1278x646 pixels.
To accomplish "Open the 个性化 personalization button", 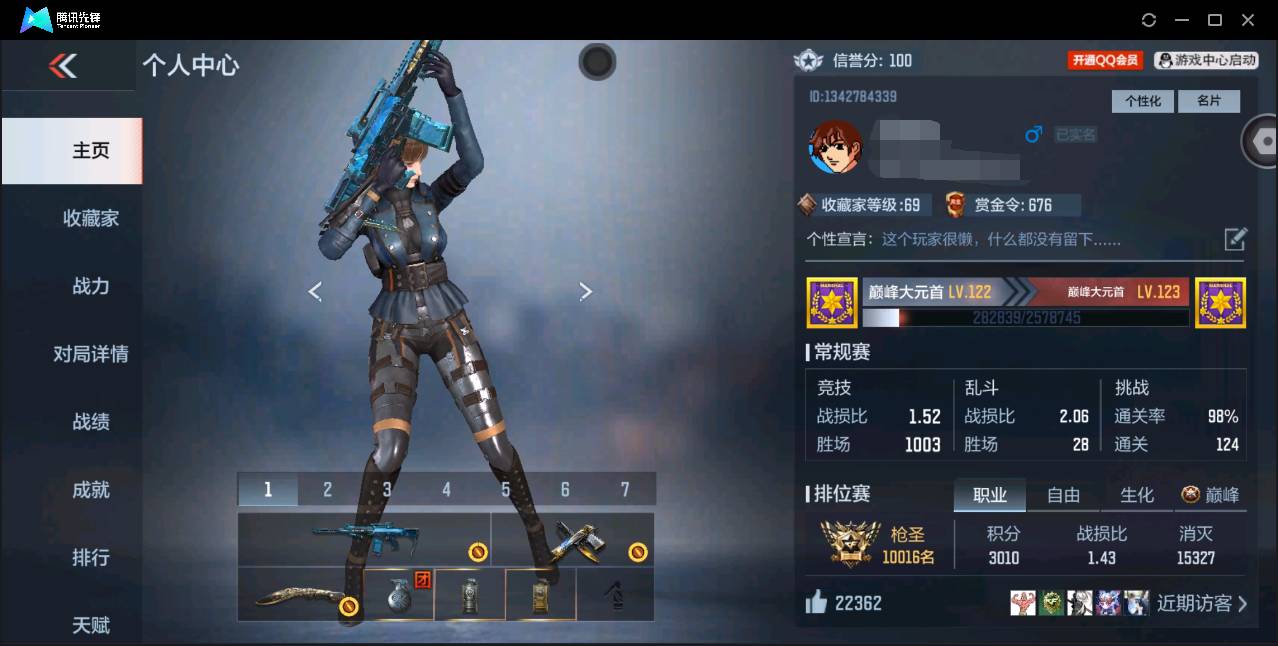I will tap(1142, 101).
